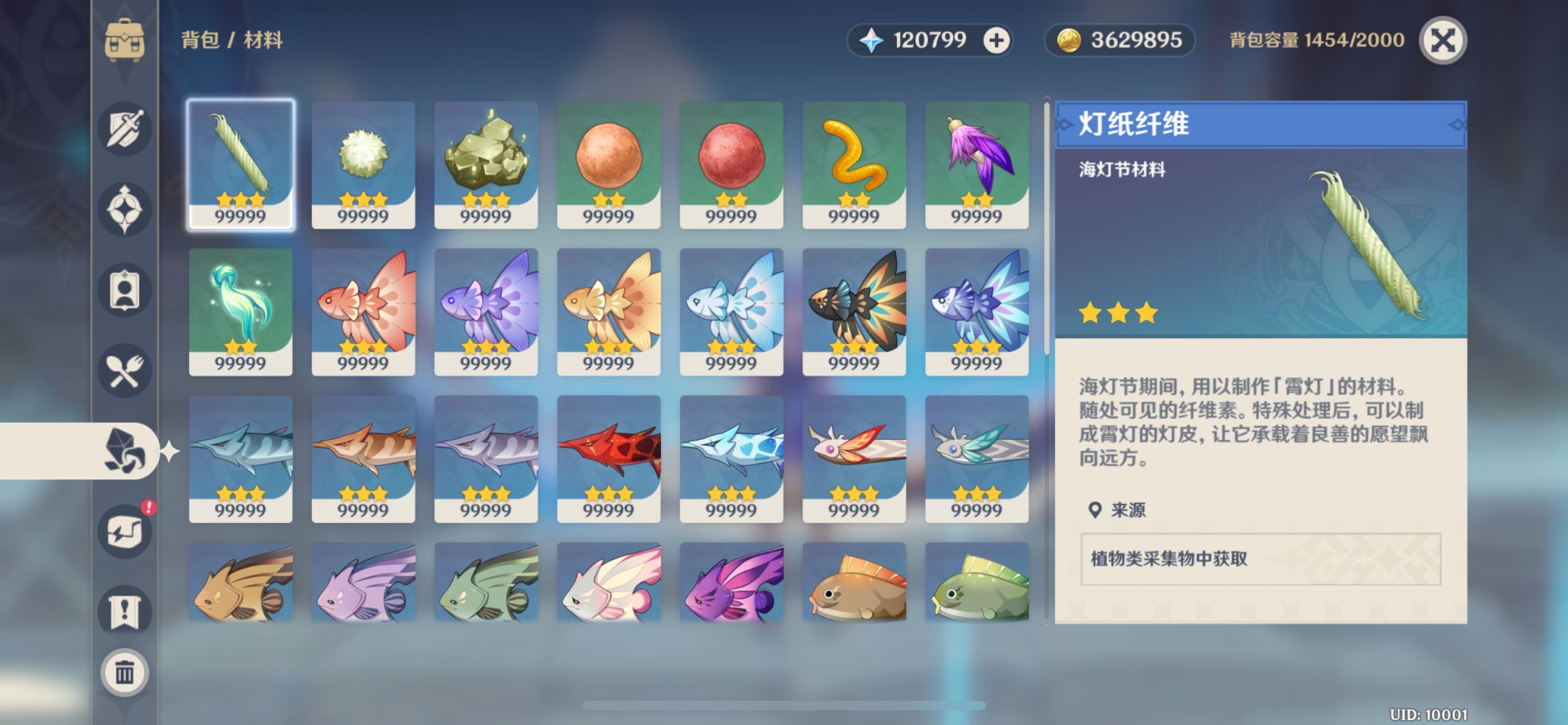Select the Lantern Fiber item slot
Image resolution: width=1568 pixels, height=725 pixels.
click(241, 165)
